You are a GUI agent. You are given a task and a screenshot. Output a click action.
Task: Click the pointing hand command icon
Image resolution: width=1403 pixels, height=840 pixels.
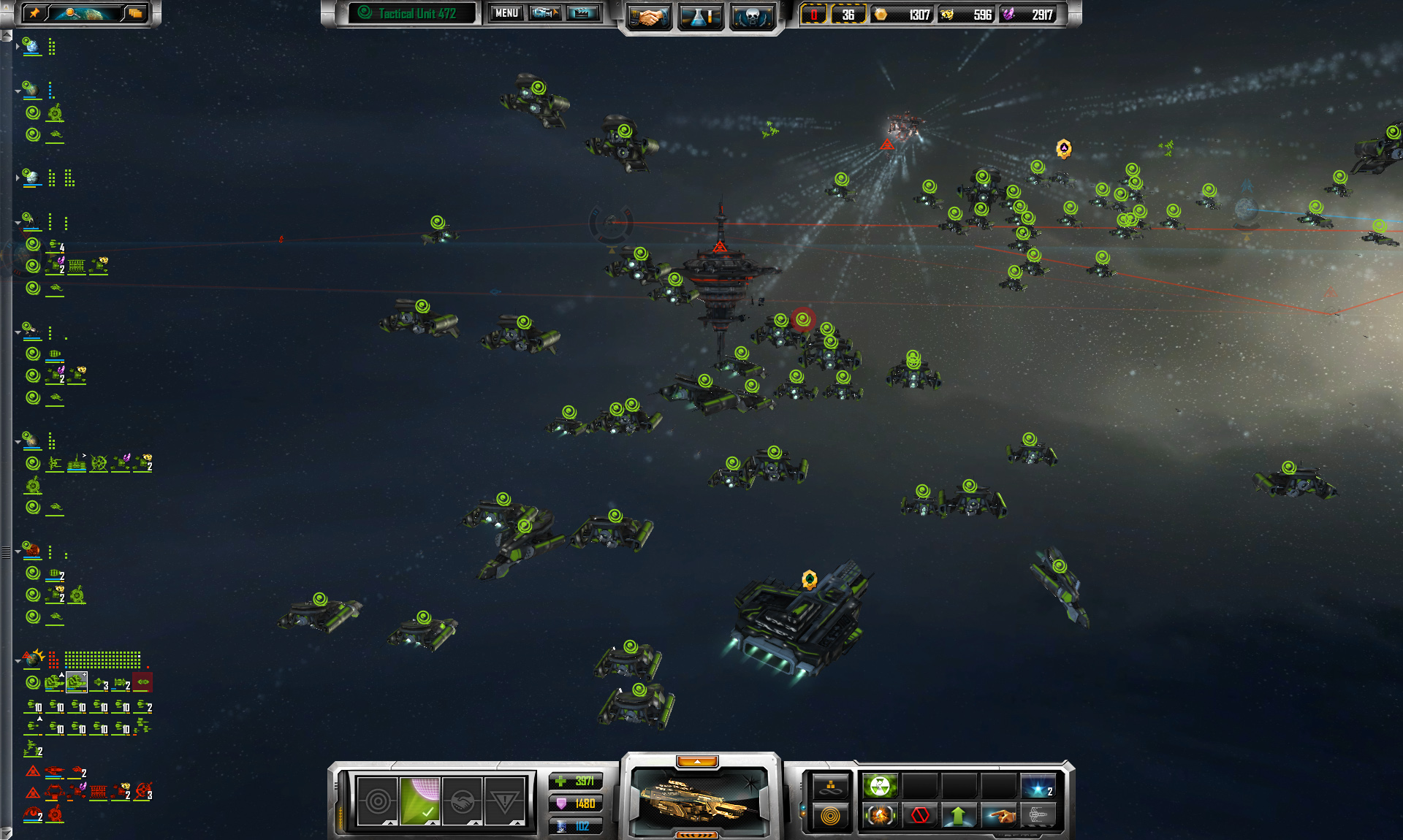pos(999,815)
